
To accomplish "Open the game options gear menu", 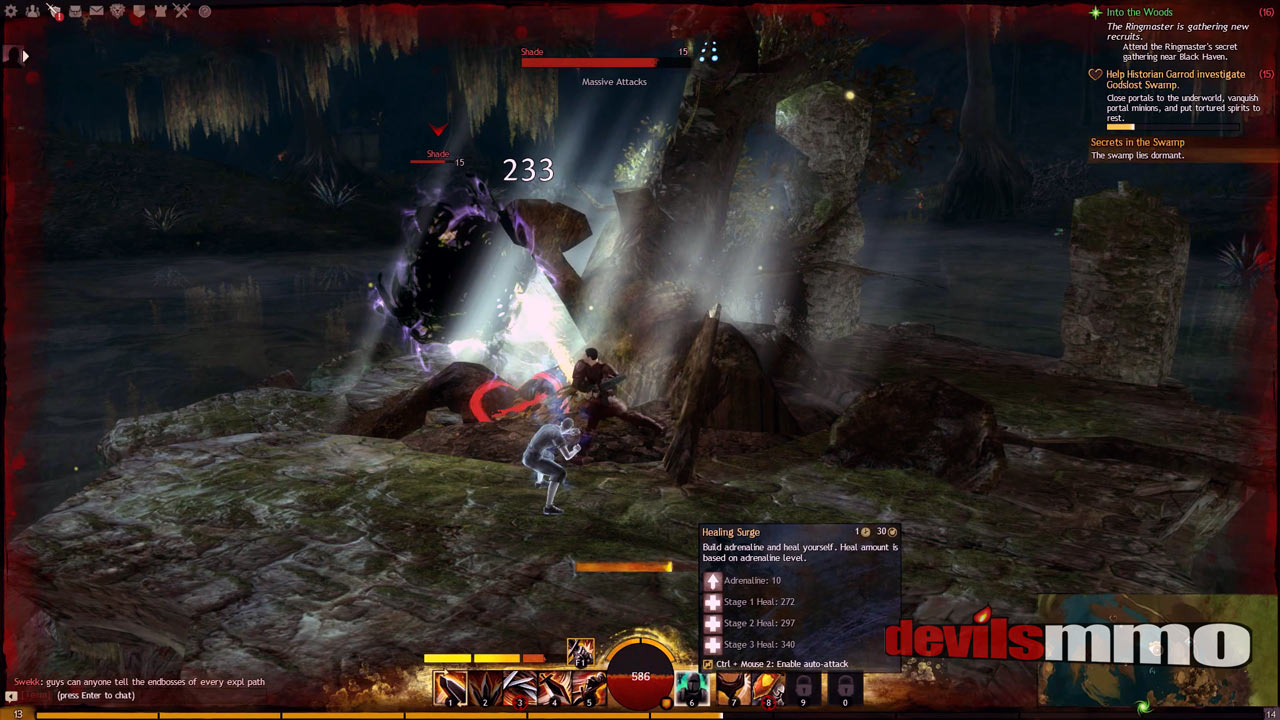I will (x=10, y=11).
